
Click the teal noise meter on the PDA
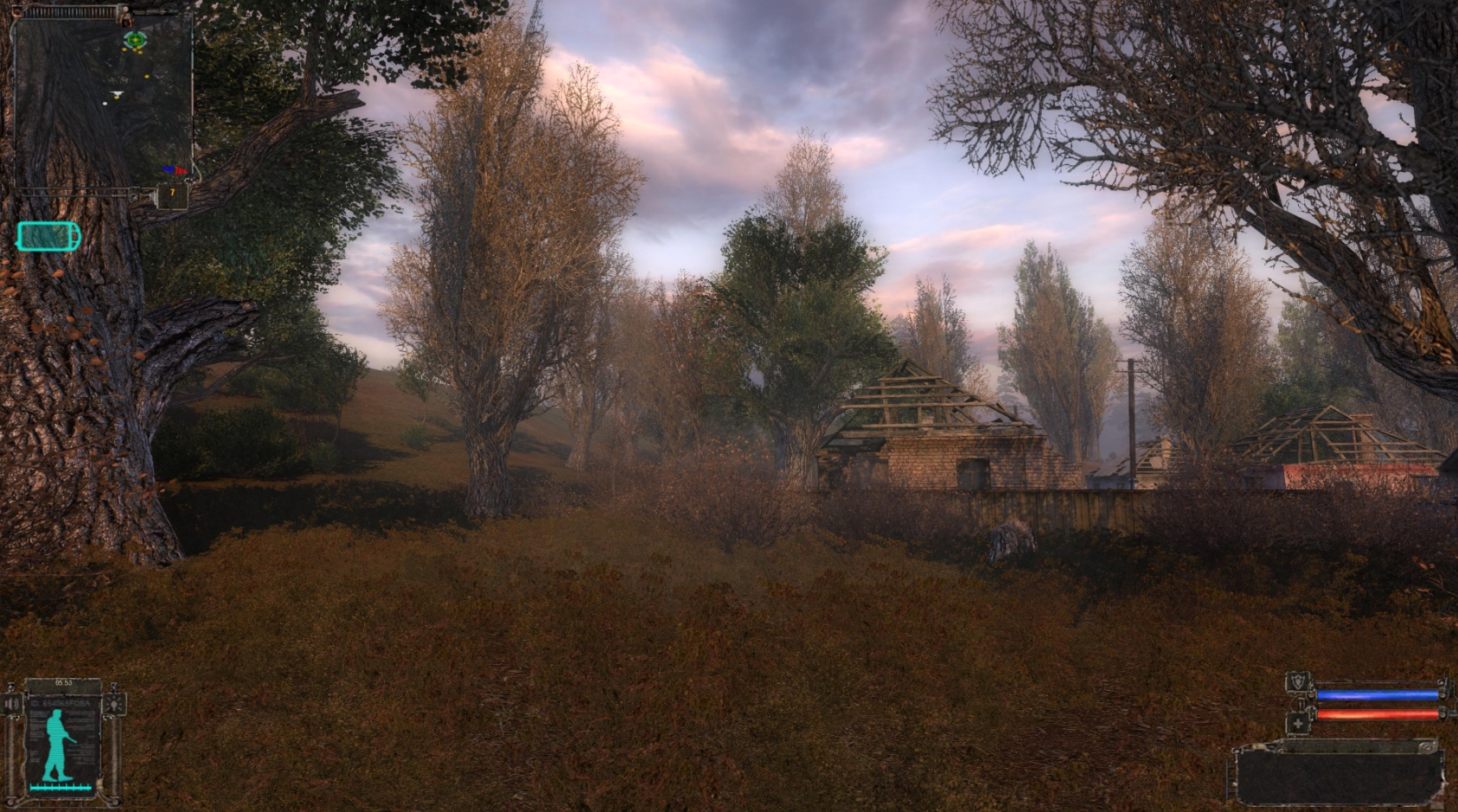click(61, 787)
